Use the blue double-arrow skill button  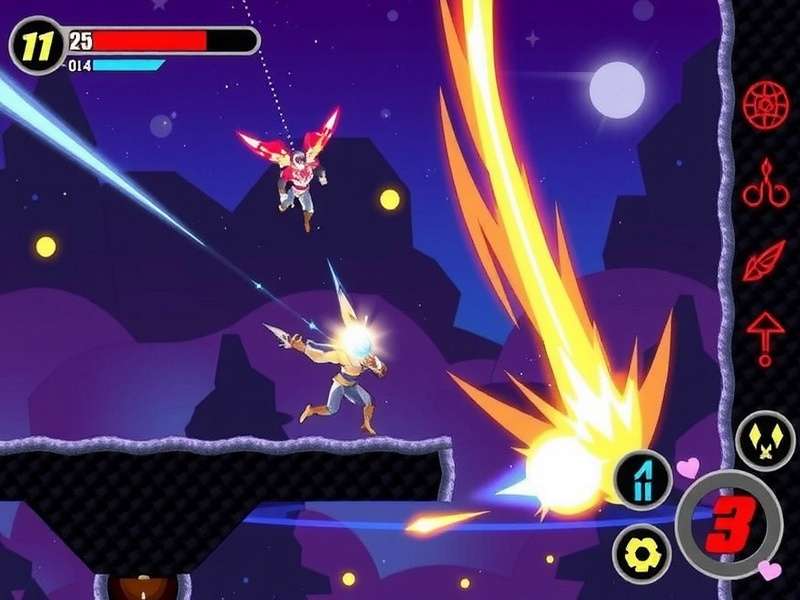pyautogui.click(x=641, y=478)
